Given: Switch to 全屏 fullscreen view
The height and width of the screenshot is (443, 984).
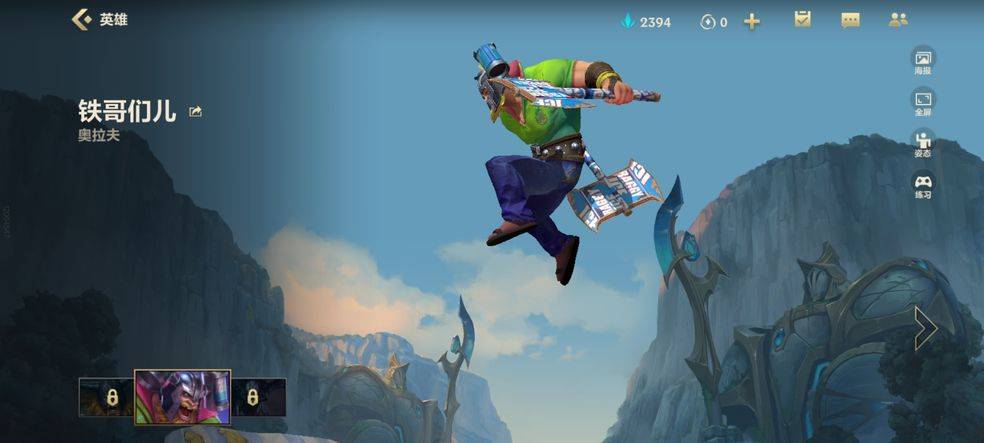Looking at the screenshot, I should coord(922,101).
